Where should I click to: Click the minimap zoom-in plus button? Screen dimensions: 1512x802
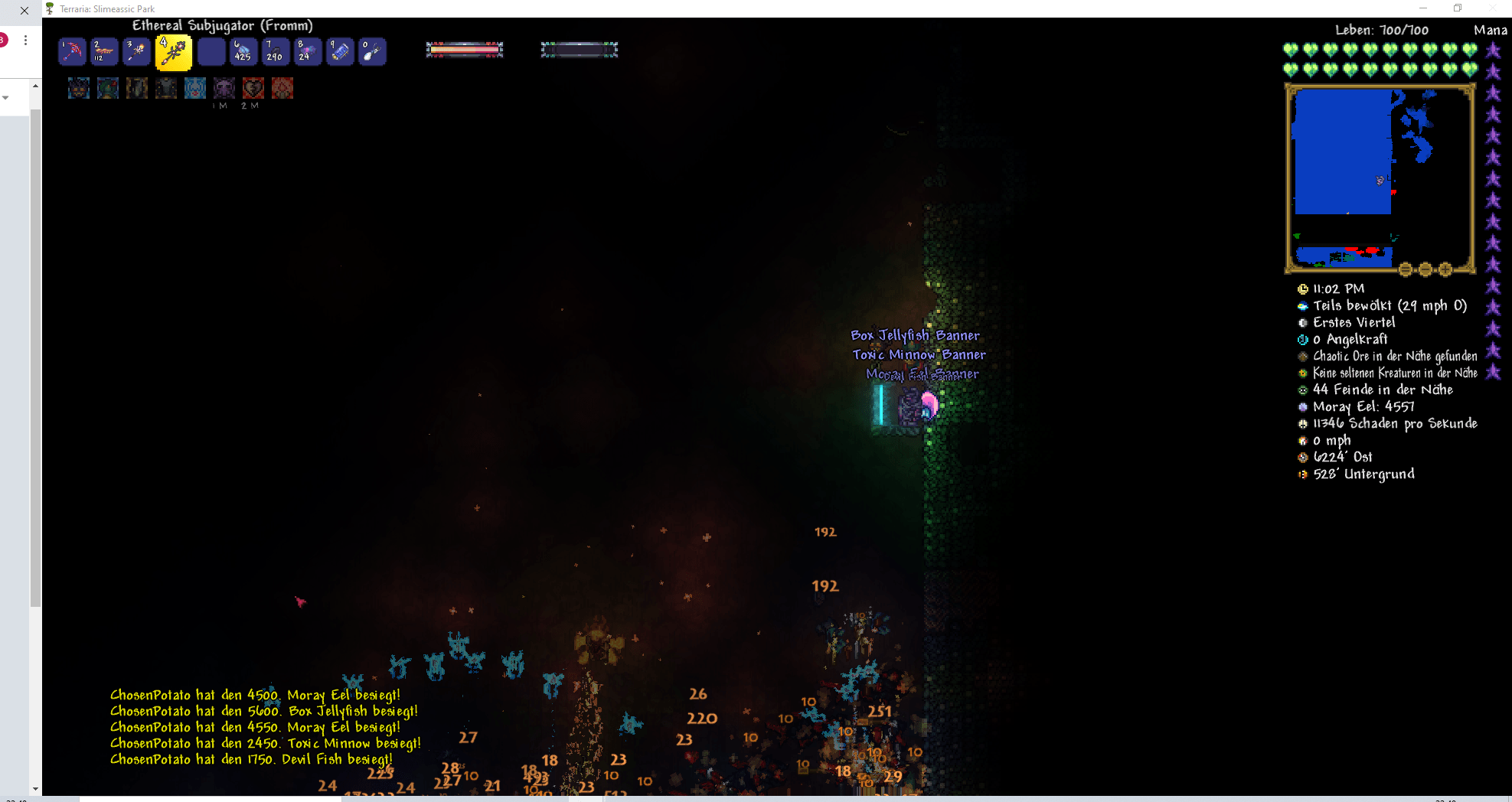[x=1444, y=269]
